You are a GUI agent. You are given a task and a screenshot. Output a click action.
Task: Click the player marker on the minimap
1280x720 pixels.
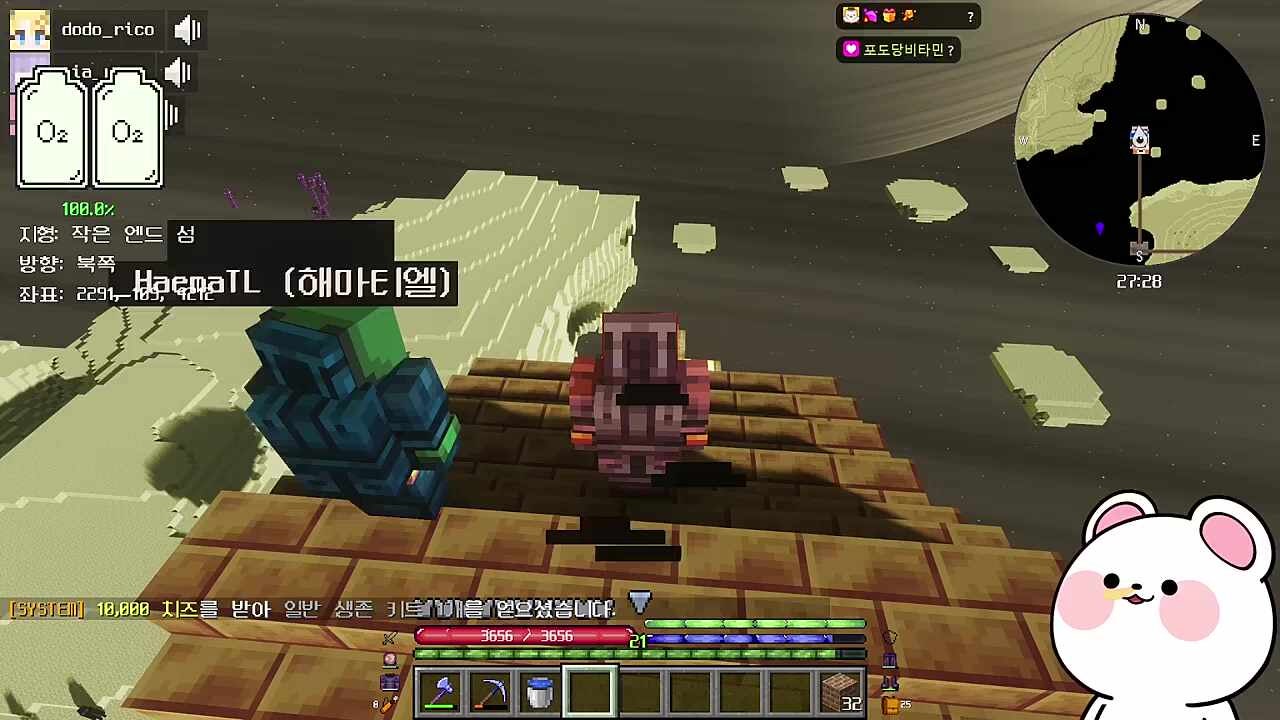[x=1139, y=139]
